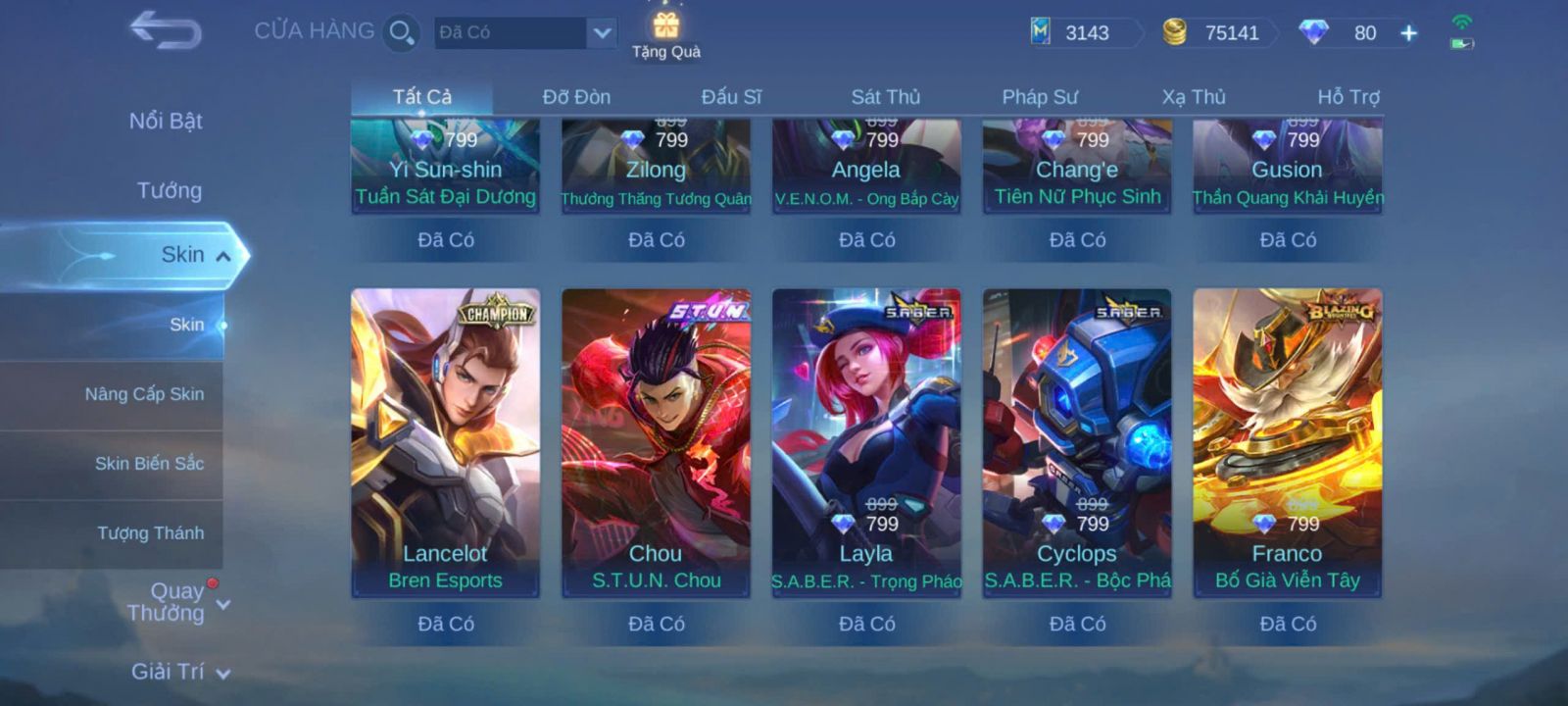Open the Tặng Quà gift button

coord(666,34)
